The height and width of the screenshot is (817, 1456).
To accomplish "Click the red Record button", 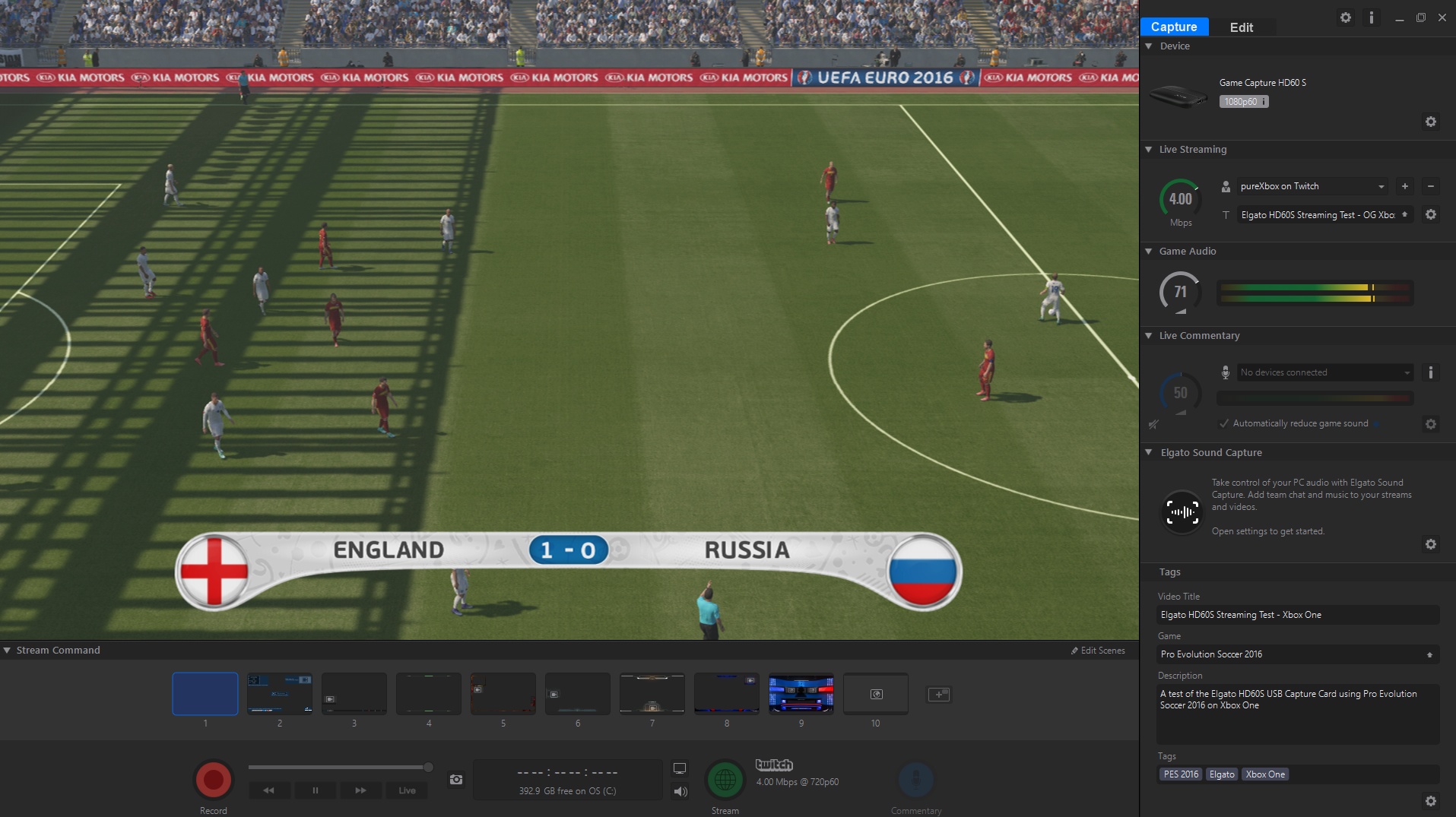I will point(213,780).
